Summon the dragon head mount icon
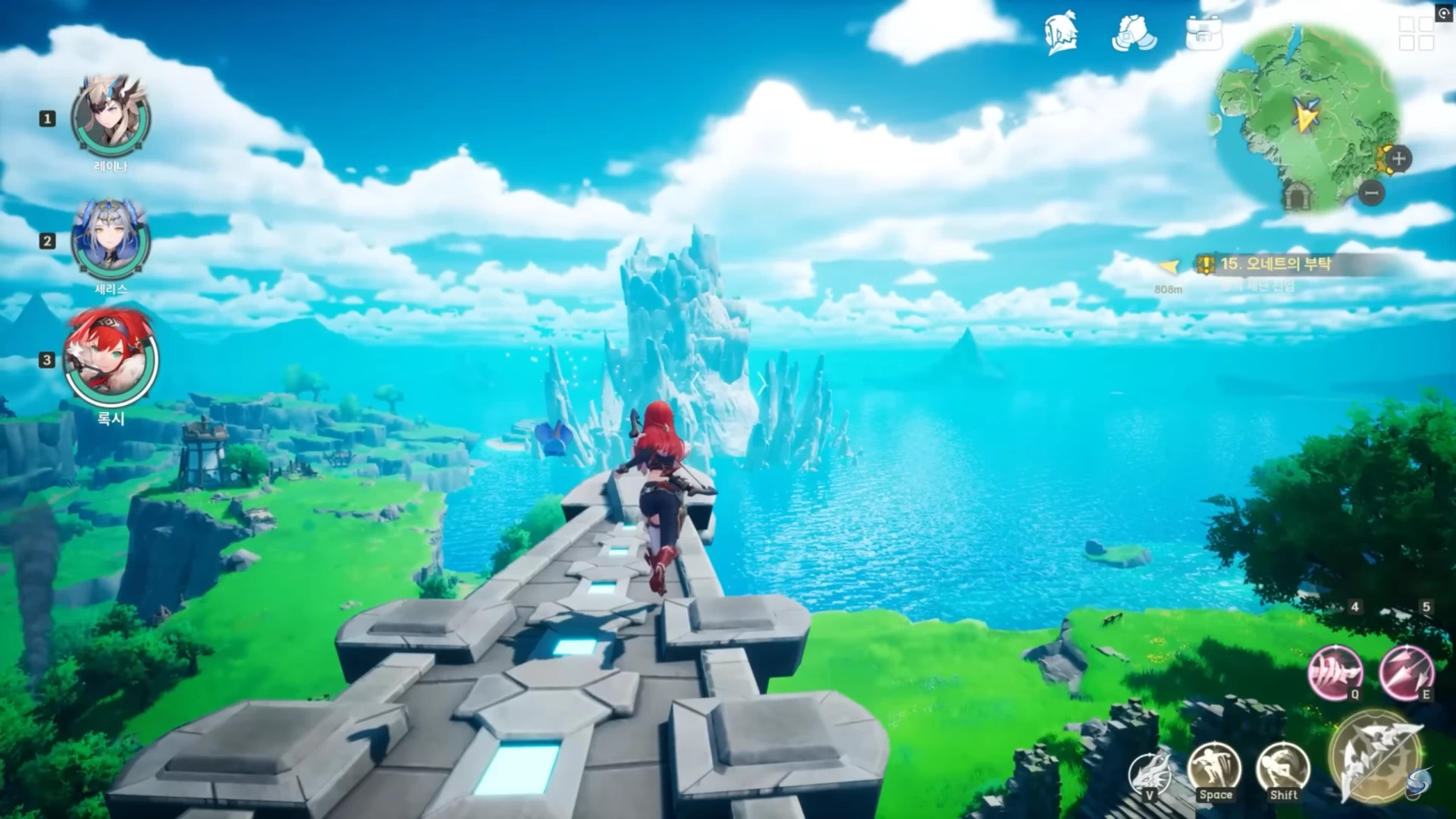The height and width of the screenshot is (819, 1456). (x=1150, y=775)
